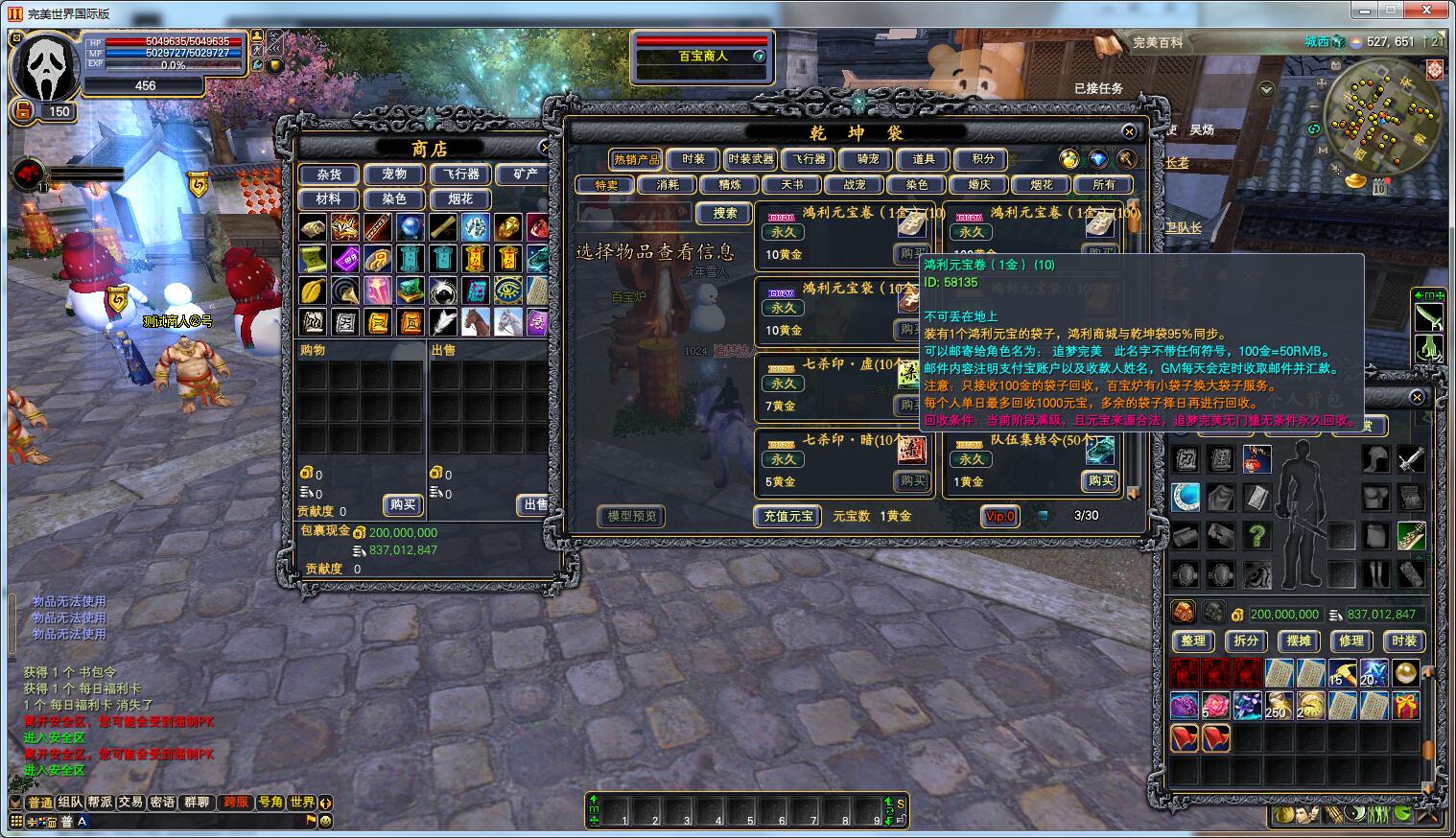Viewport: 1456px width, 838px height.
Task: Buy the 队伍集结令 item
Action: point(1100,480)
